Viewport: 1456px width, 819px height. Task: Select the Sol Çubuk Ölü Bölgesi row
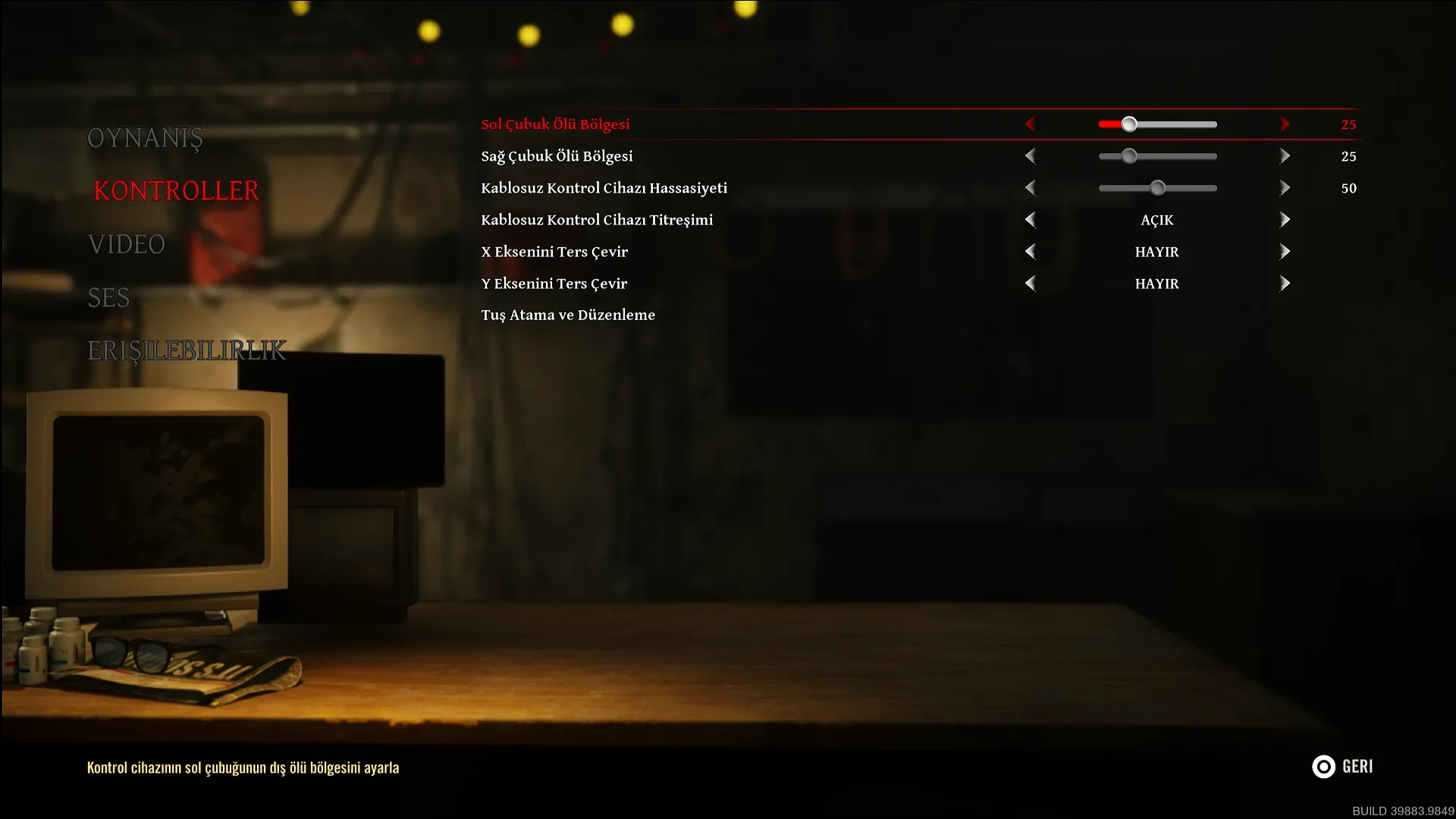(x=555, y=124)
